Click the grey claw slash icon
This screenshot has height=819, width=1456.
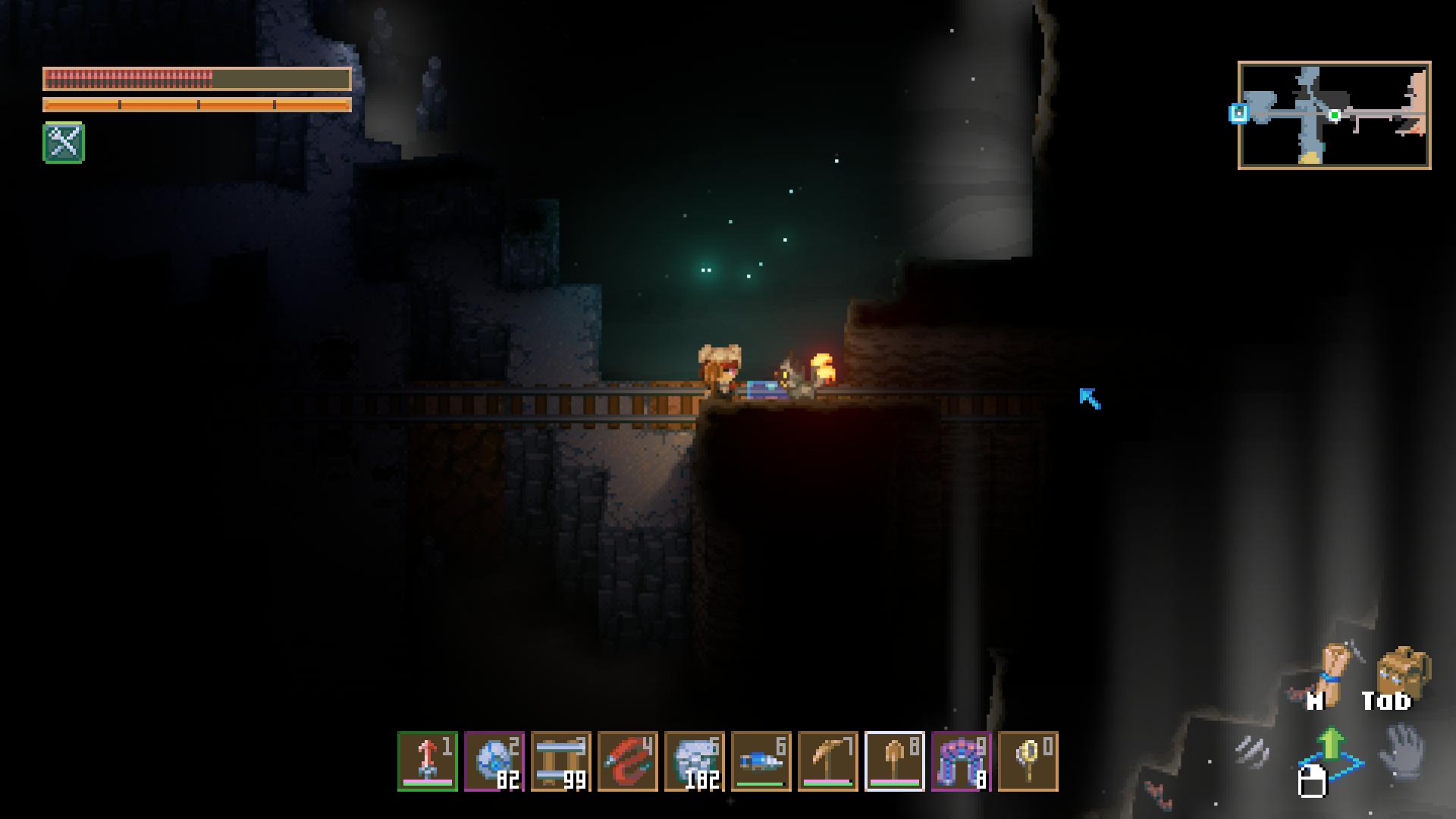coord(1253,752)
